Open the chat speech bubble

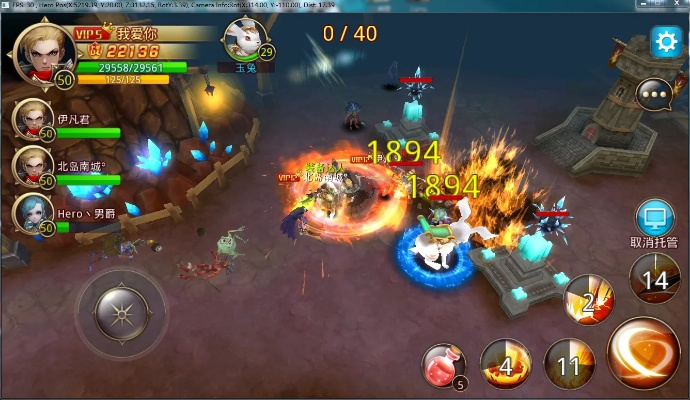[656, 95]
